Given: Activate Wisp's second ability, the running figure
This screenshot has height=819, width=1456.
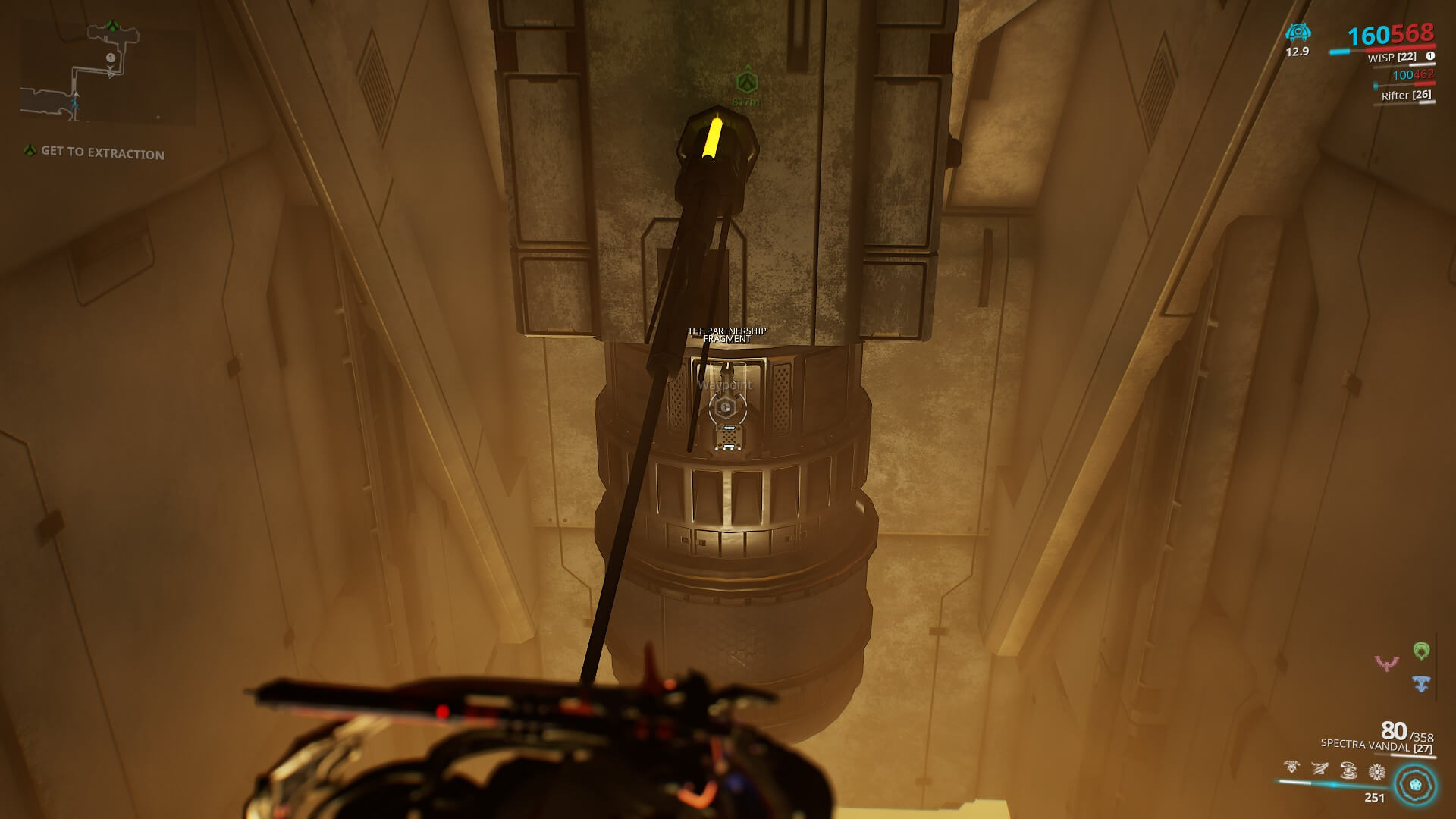Looking at the screenshot, I should click(x=1319, y=770).
